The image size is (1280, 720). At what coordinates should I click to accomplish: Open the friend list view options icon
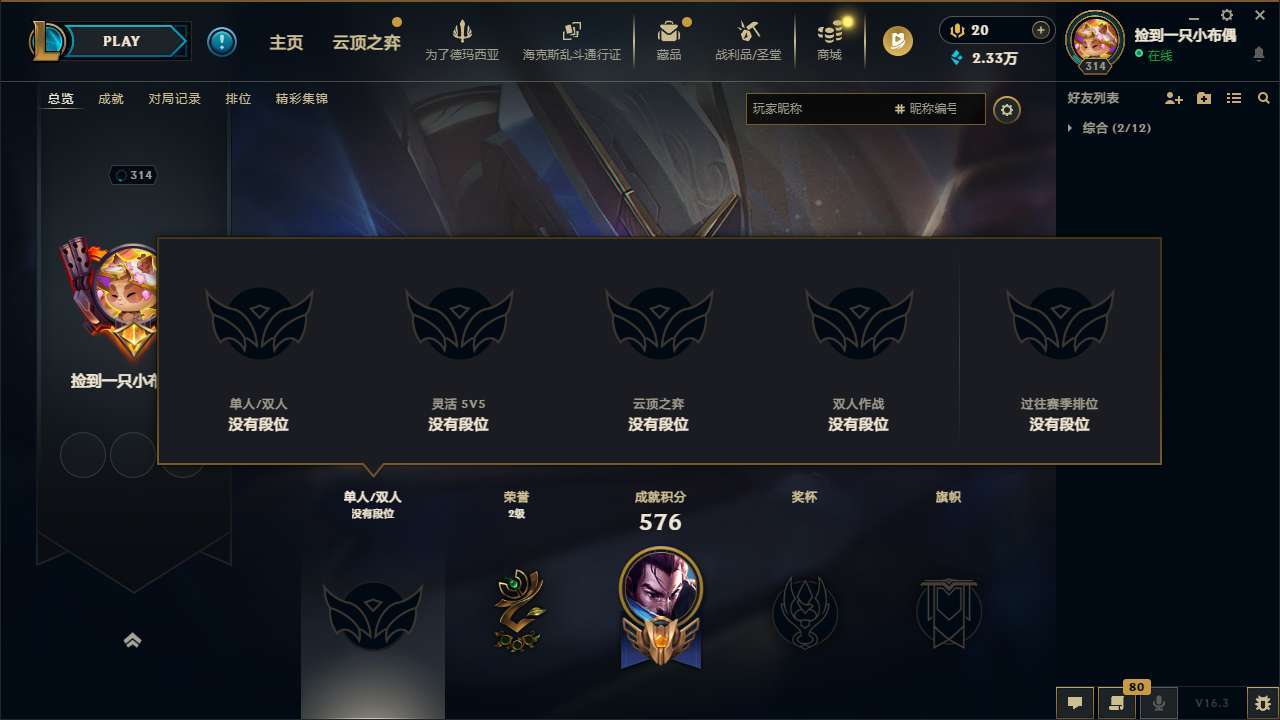click(1233, 98)
